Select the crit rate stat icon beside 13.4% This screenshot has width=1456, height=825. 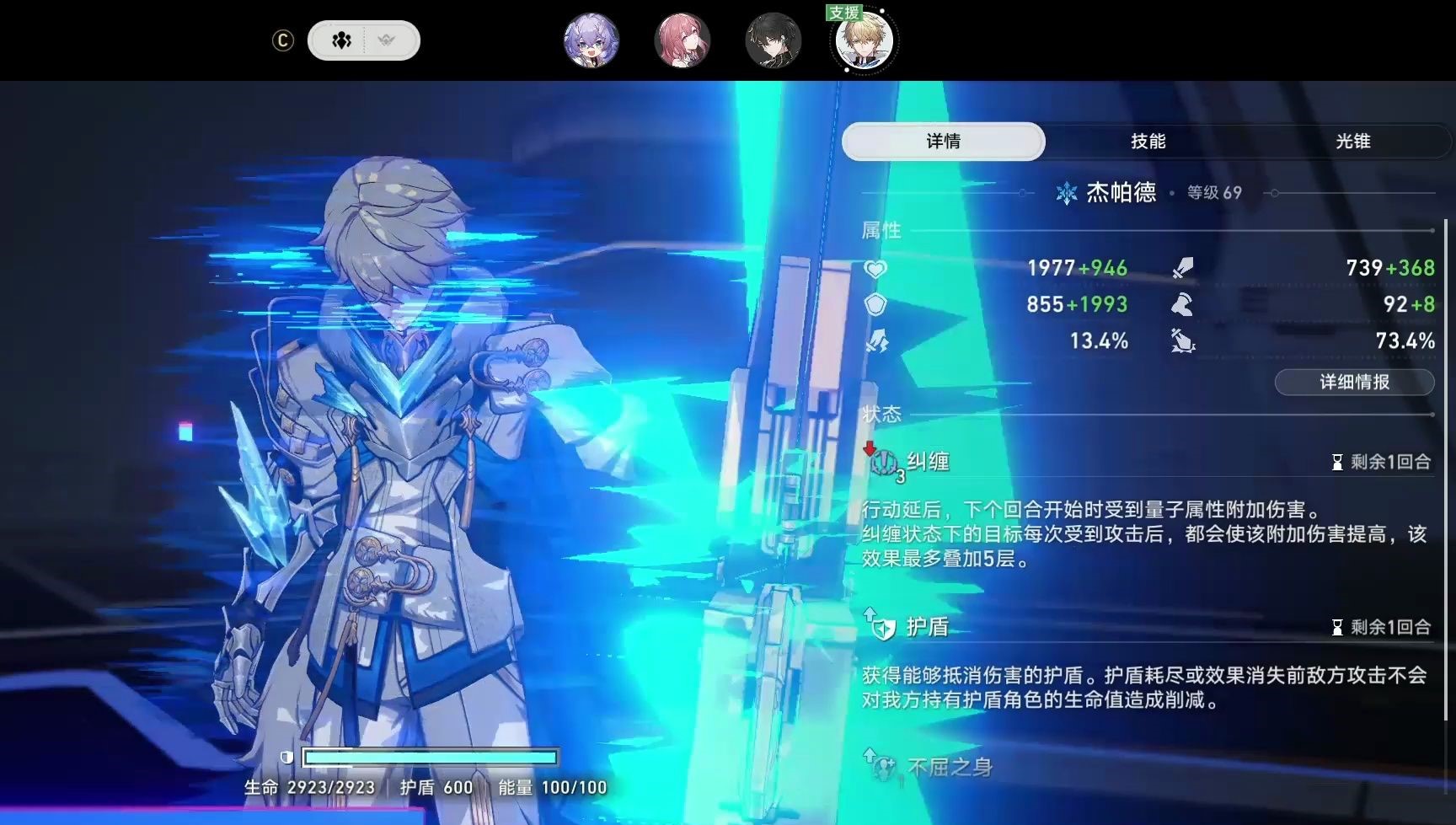[x=880, y=340]
